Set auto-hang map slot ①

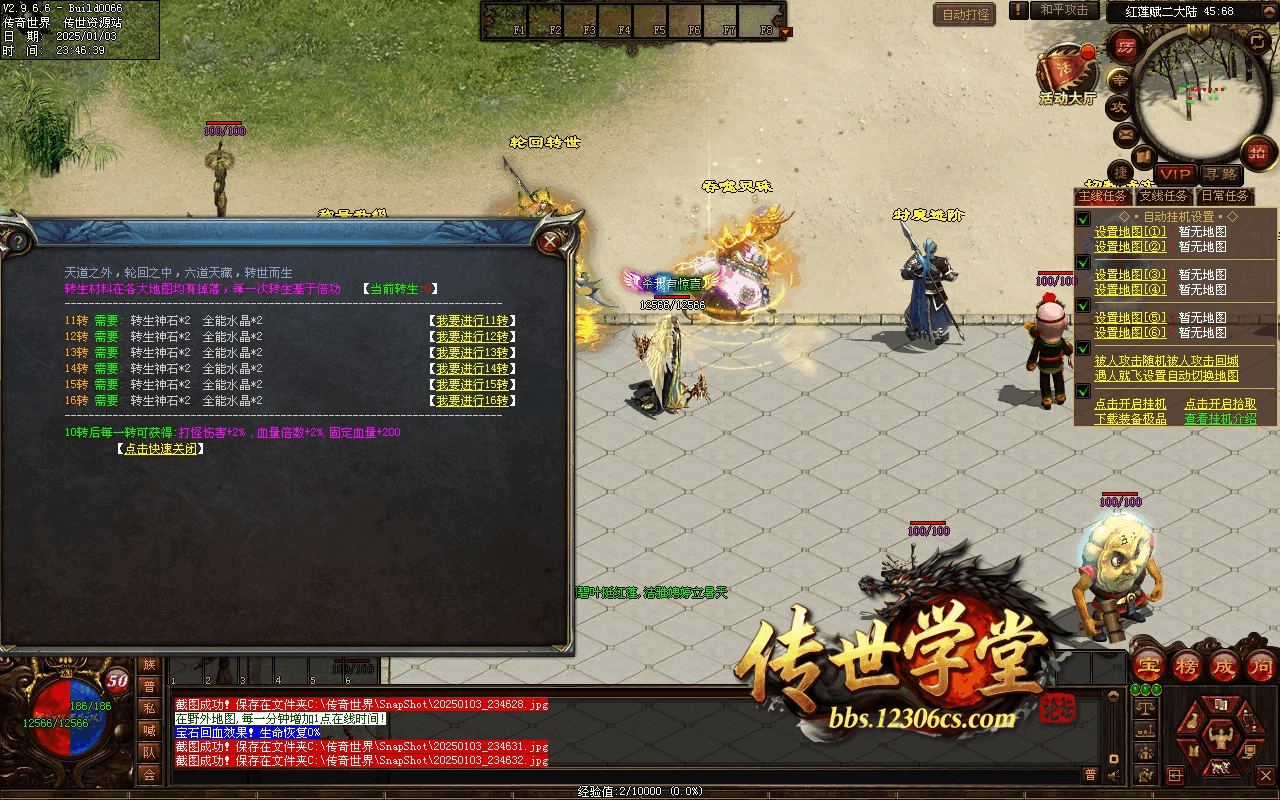[1130, 232]
